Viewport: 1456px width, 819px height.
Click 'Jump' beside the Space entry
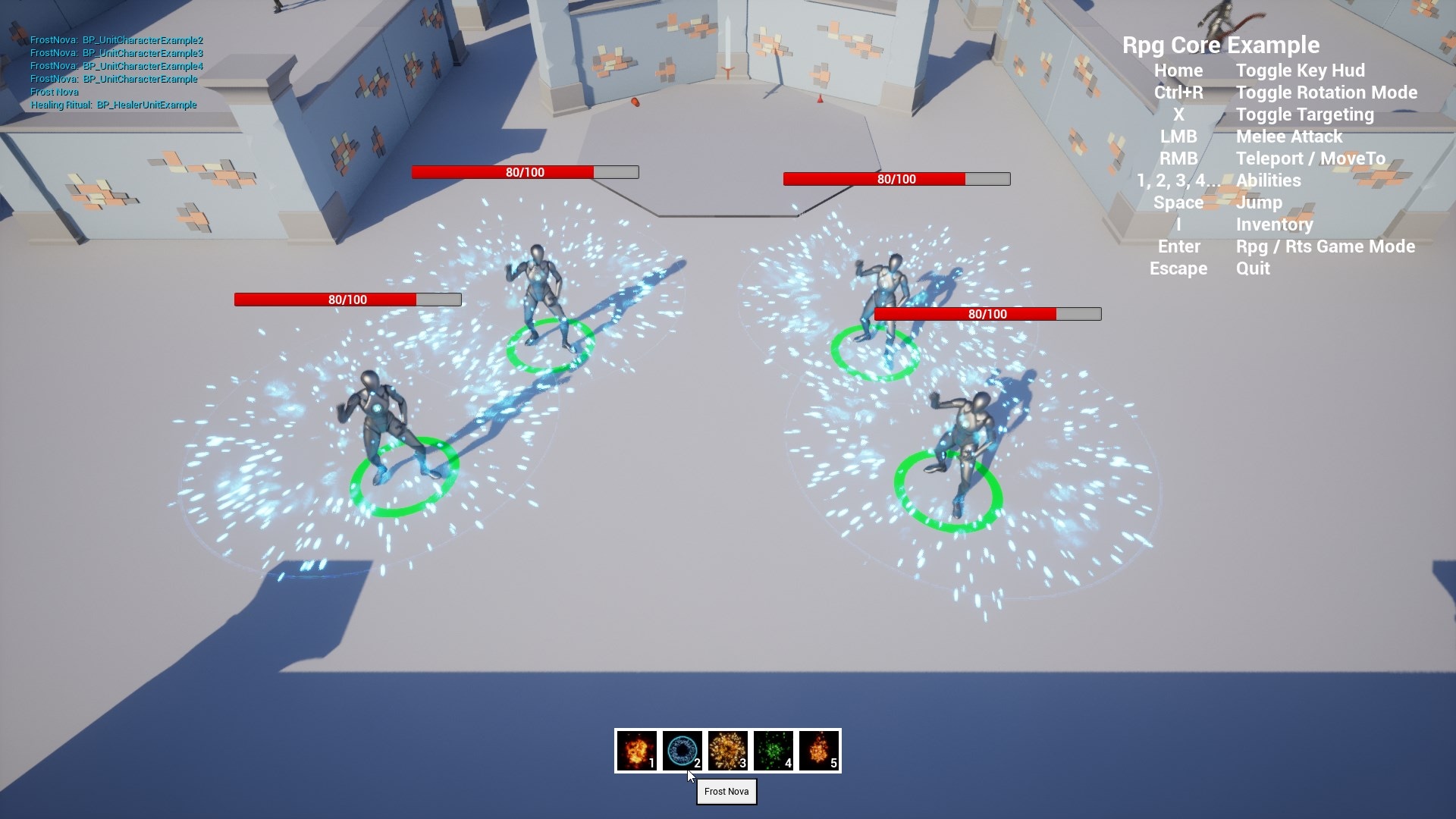pos(1259,202)
